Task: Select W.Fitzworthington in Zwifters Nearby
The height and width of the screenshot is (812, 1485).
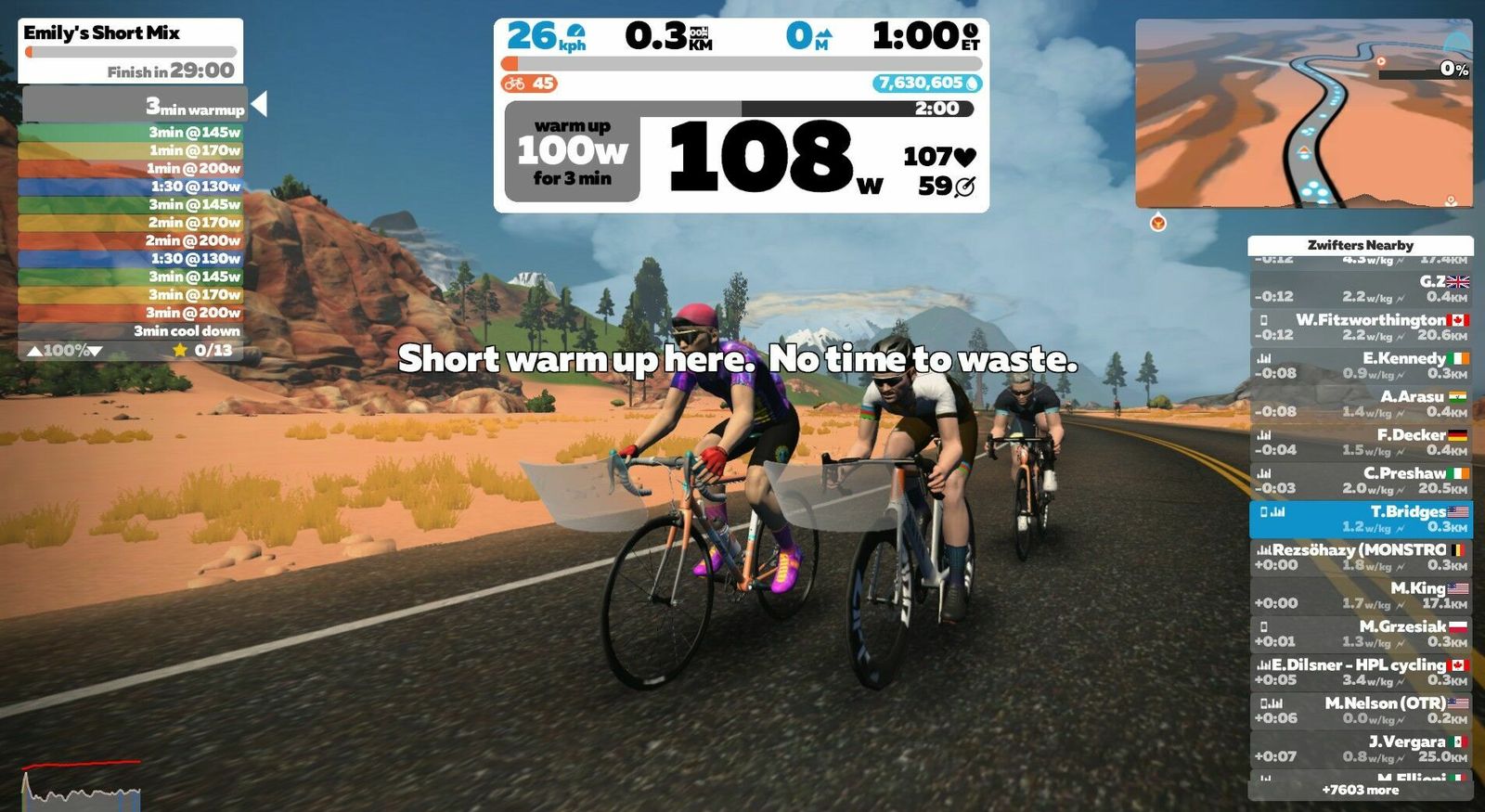Action: [1361, 327]
